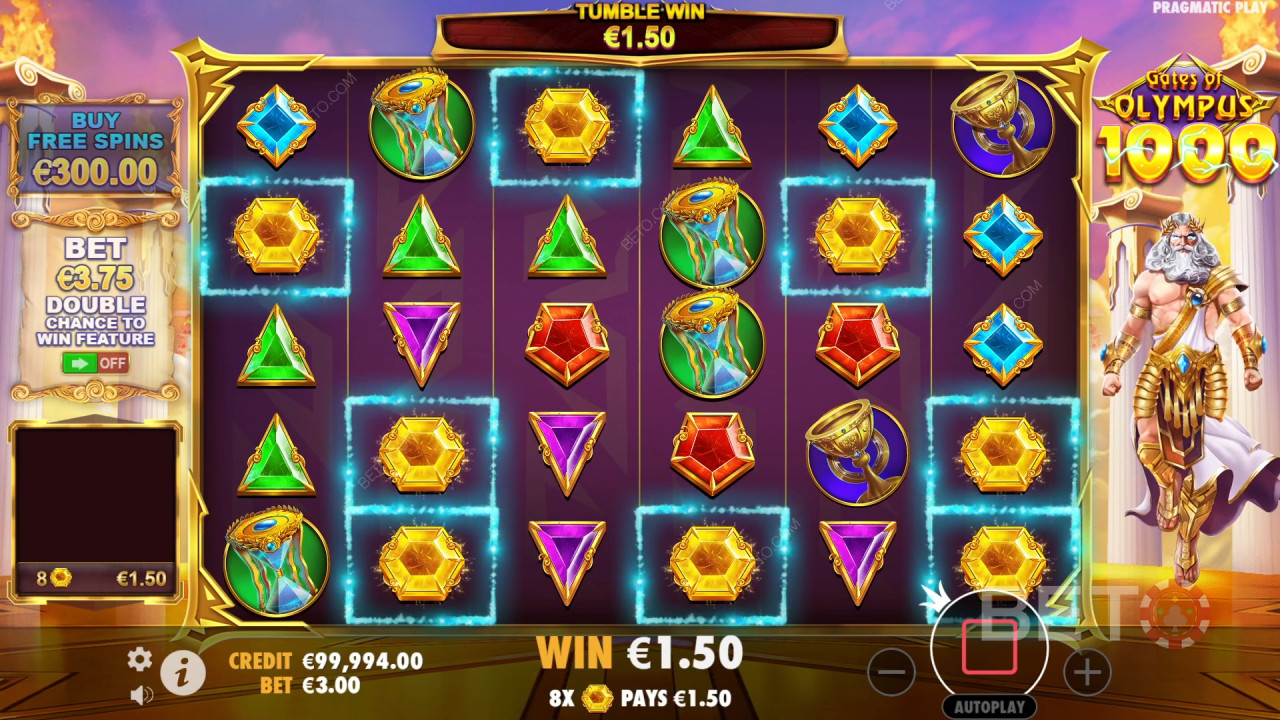Increase the bet with plus button

[1087, 672]
